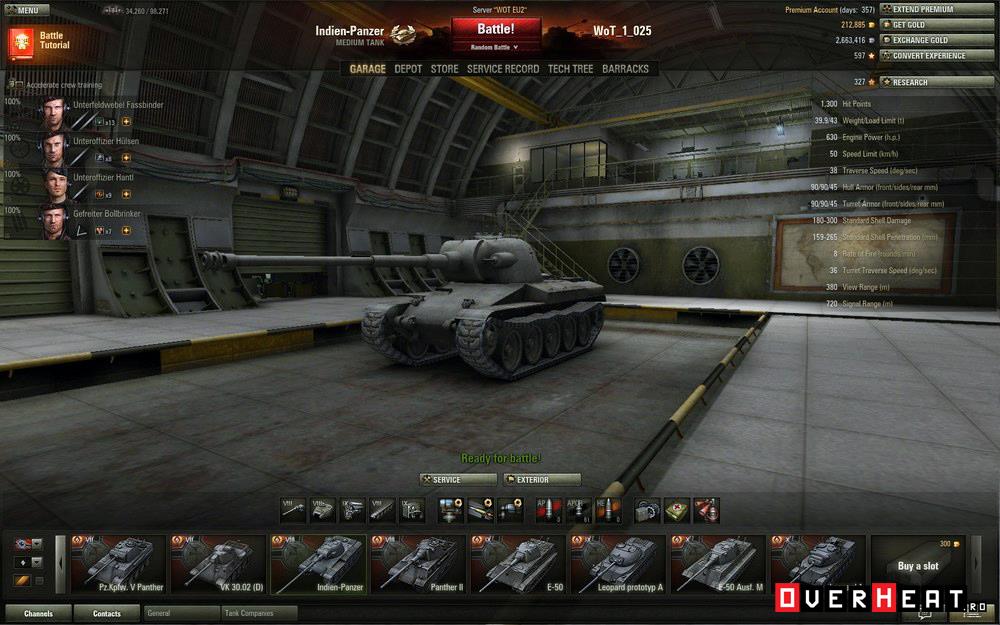Select the E-50 tank thumbnail
This screenshot has width=1000, height=625.
(516, 564)
